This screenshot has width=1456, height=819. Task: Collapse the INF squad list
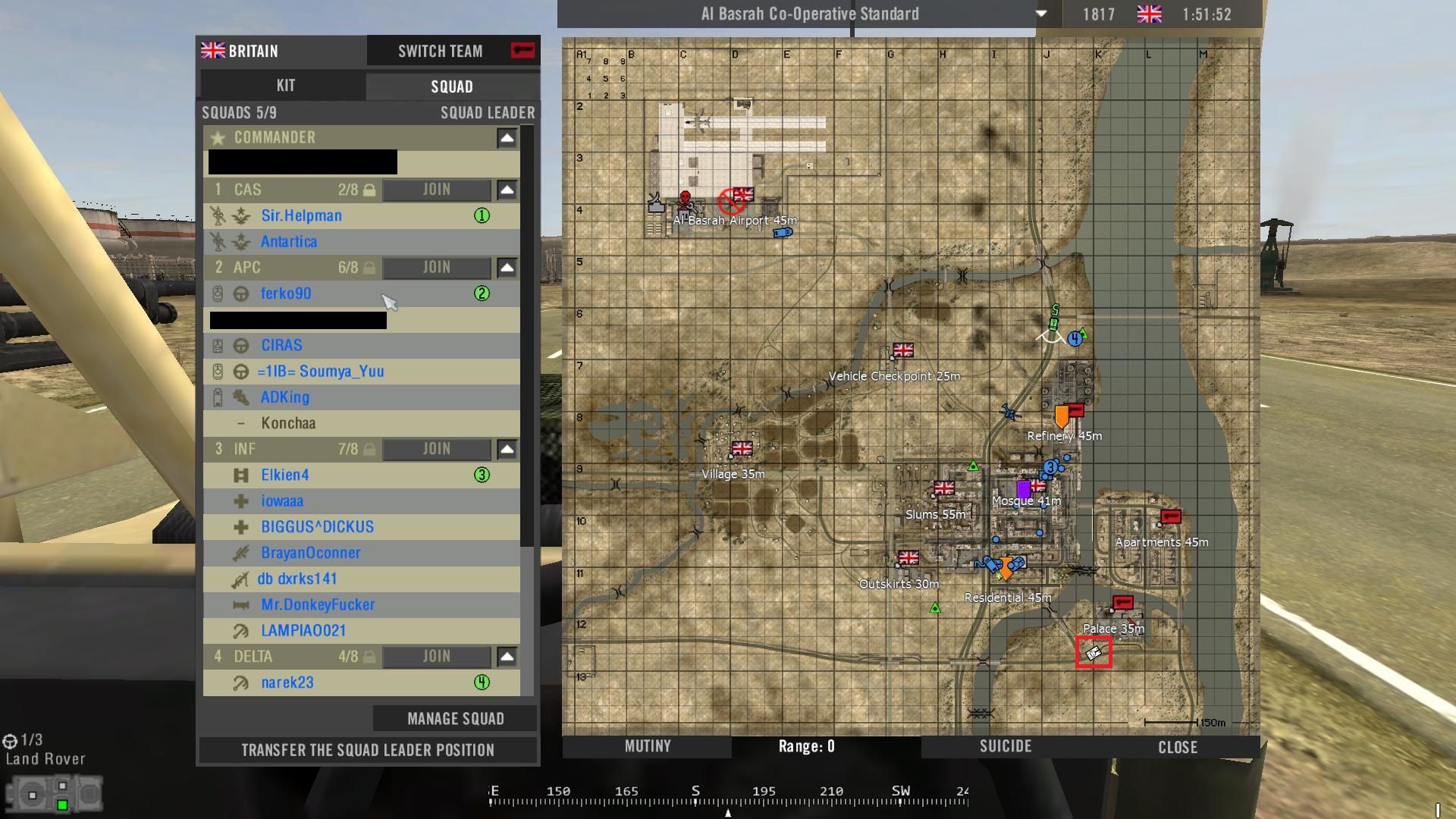[507, 450]
